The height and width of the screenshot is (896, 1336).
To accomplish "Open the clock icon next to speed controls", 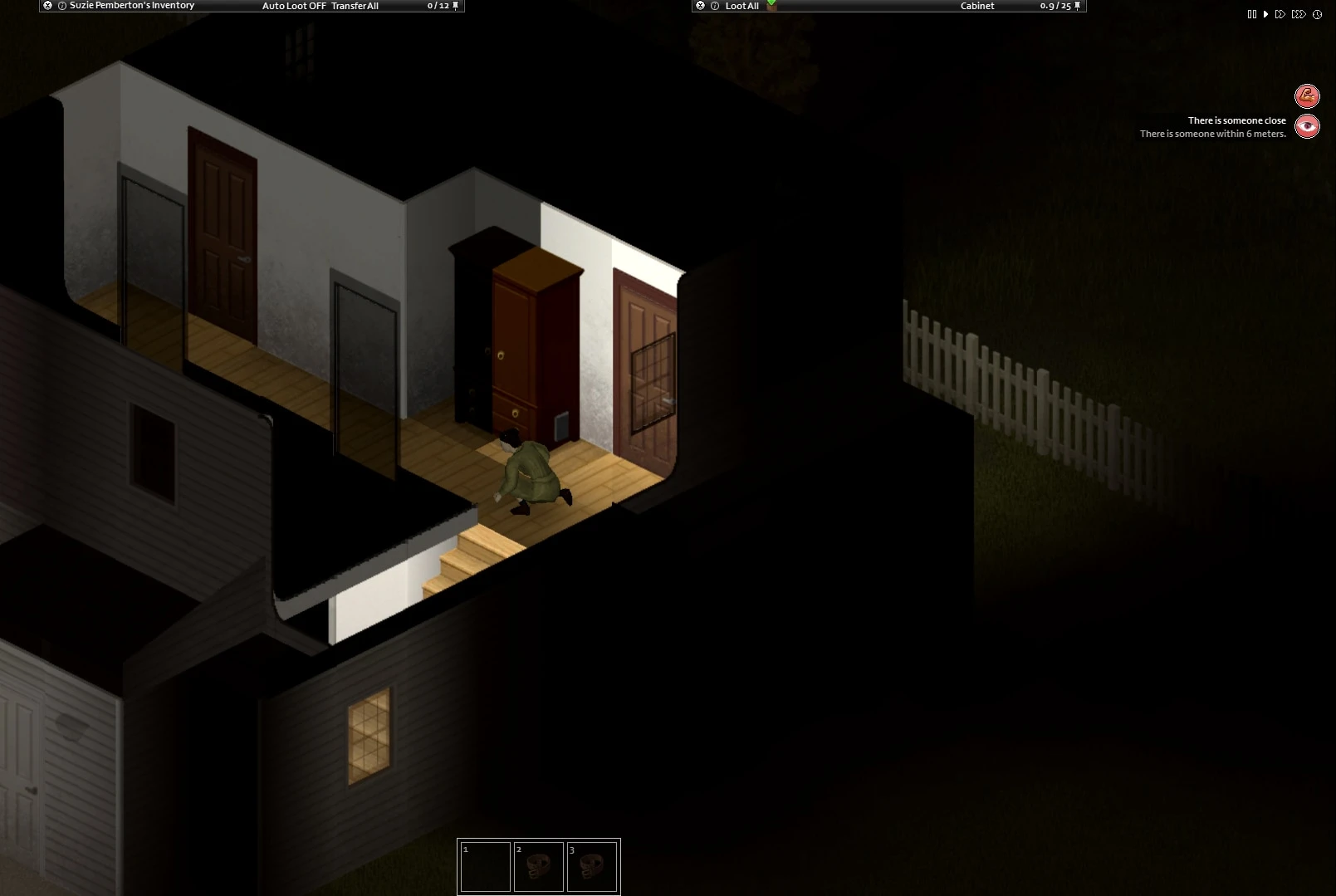I will (x=1317, y=14).
